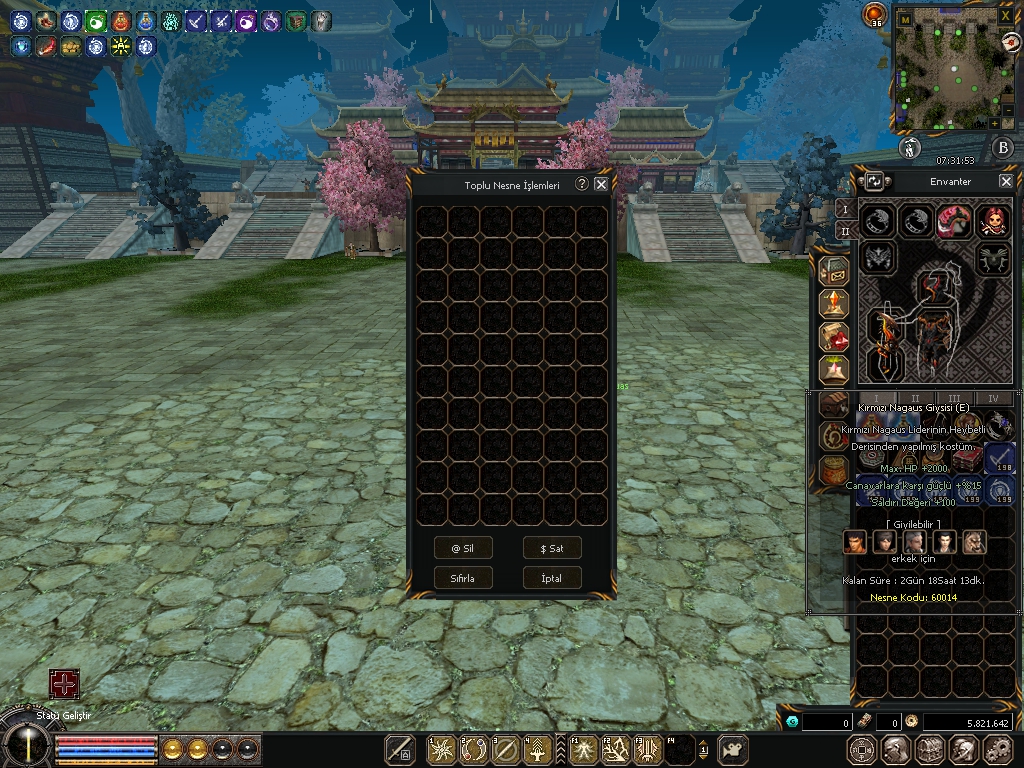Select the red-haired character portrait slot
1024x768 pixels.
click(x=992, y=221)
